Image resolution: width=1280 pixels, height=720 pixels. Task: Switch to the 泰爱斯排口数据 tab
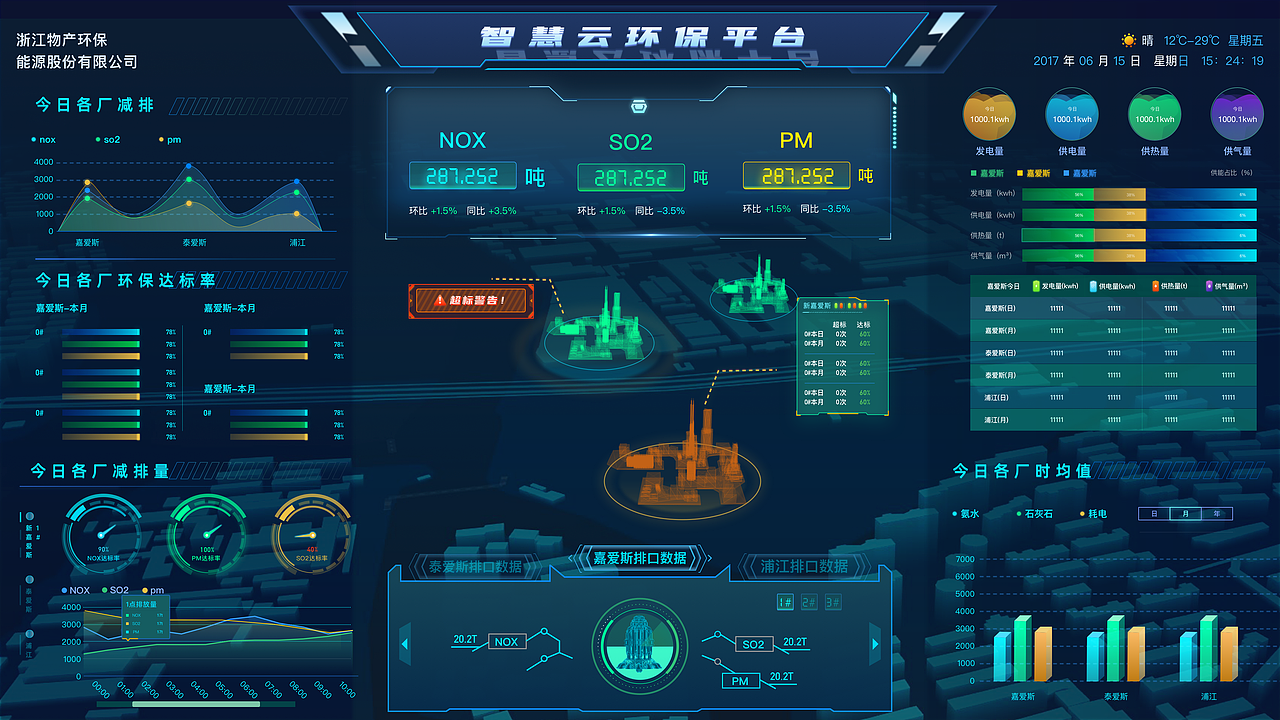point(477,565)
